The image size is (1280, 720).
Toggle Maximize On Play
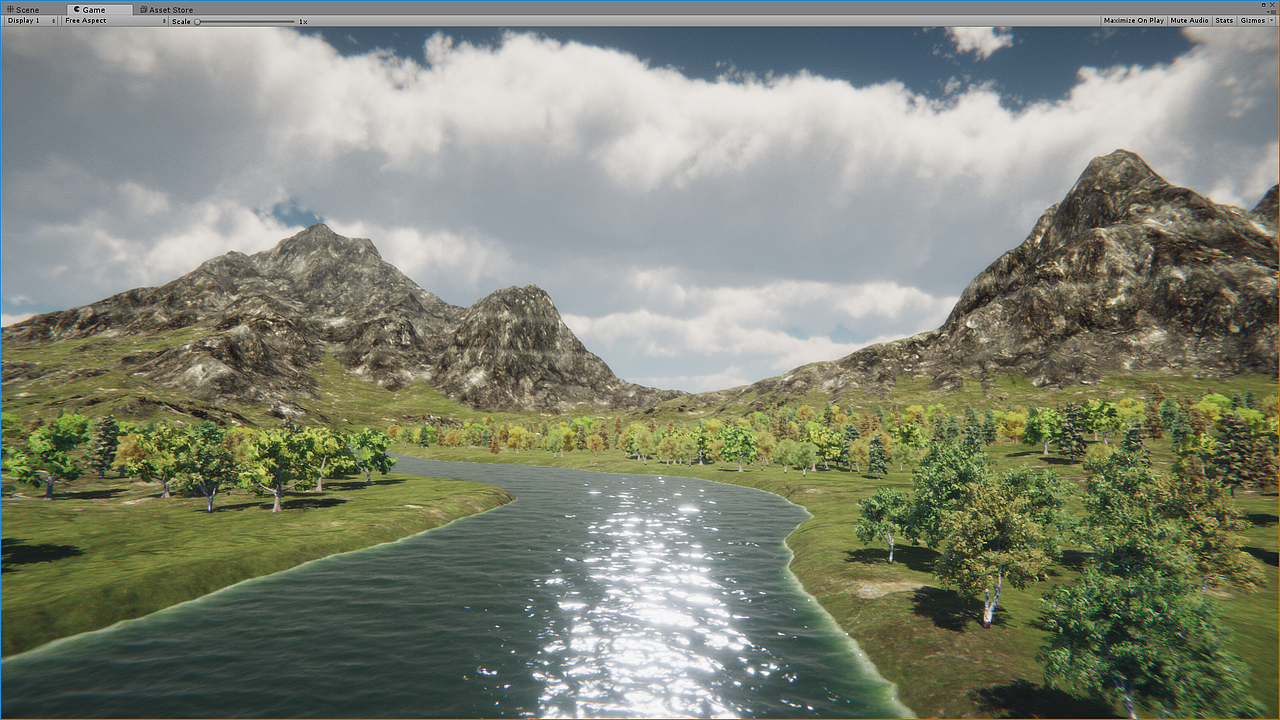[x=1134, y=20]
